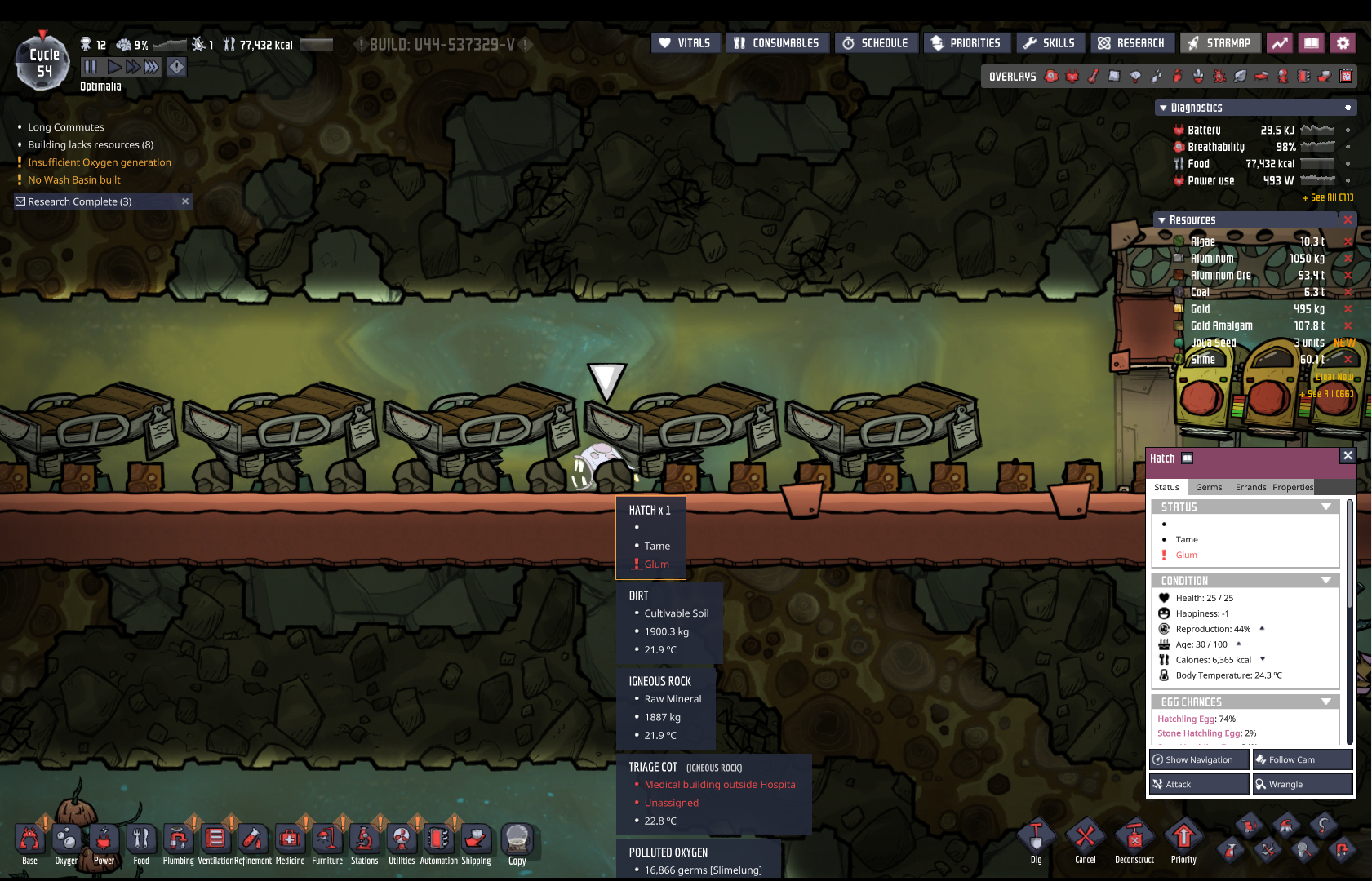Viewport: 1372px width, 881px height.
Task: Open the Research screen
Action: point(1132,43)
